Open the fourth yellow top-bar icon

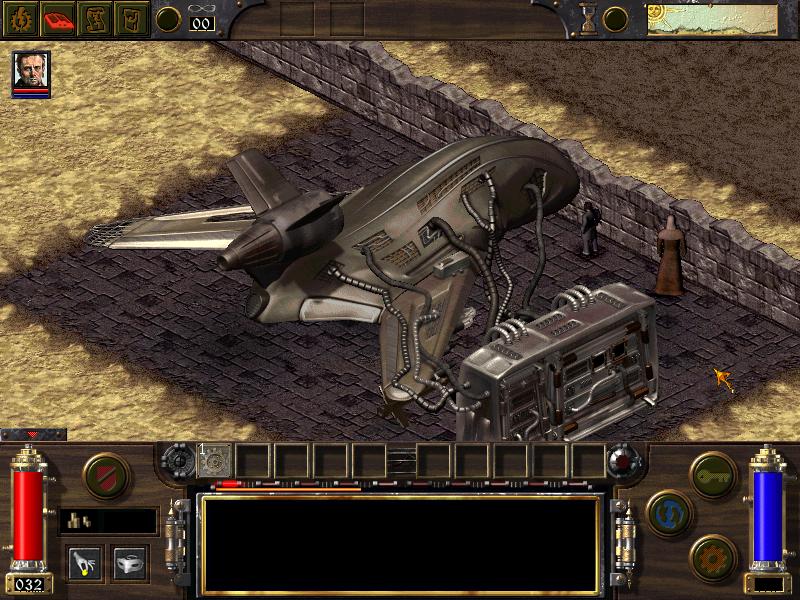click(131, 17)
